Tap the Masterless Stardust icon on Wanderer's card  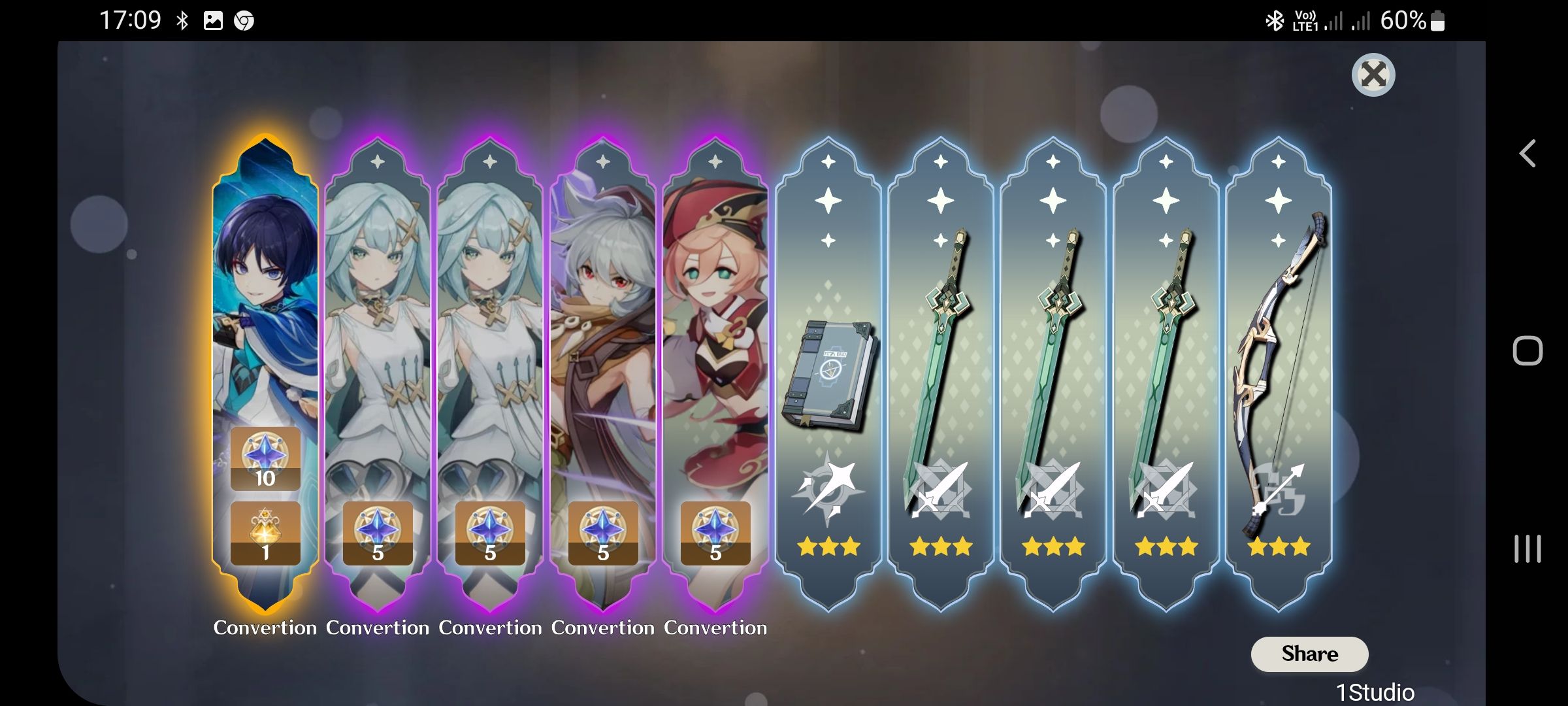[x=266, y=458]
